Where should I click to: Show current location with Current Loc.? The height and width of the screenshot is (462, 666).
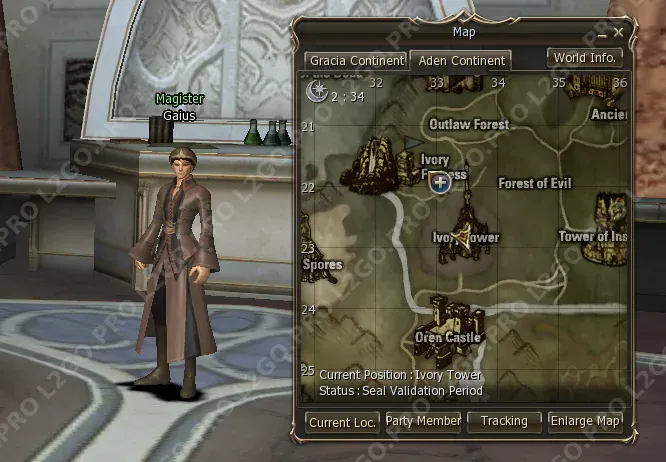[342, 422]
